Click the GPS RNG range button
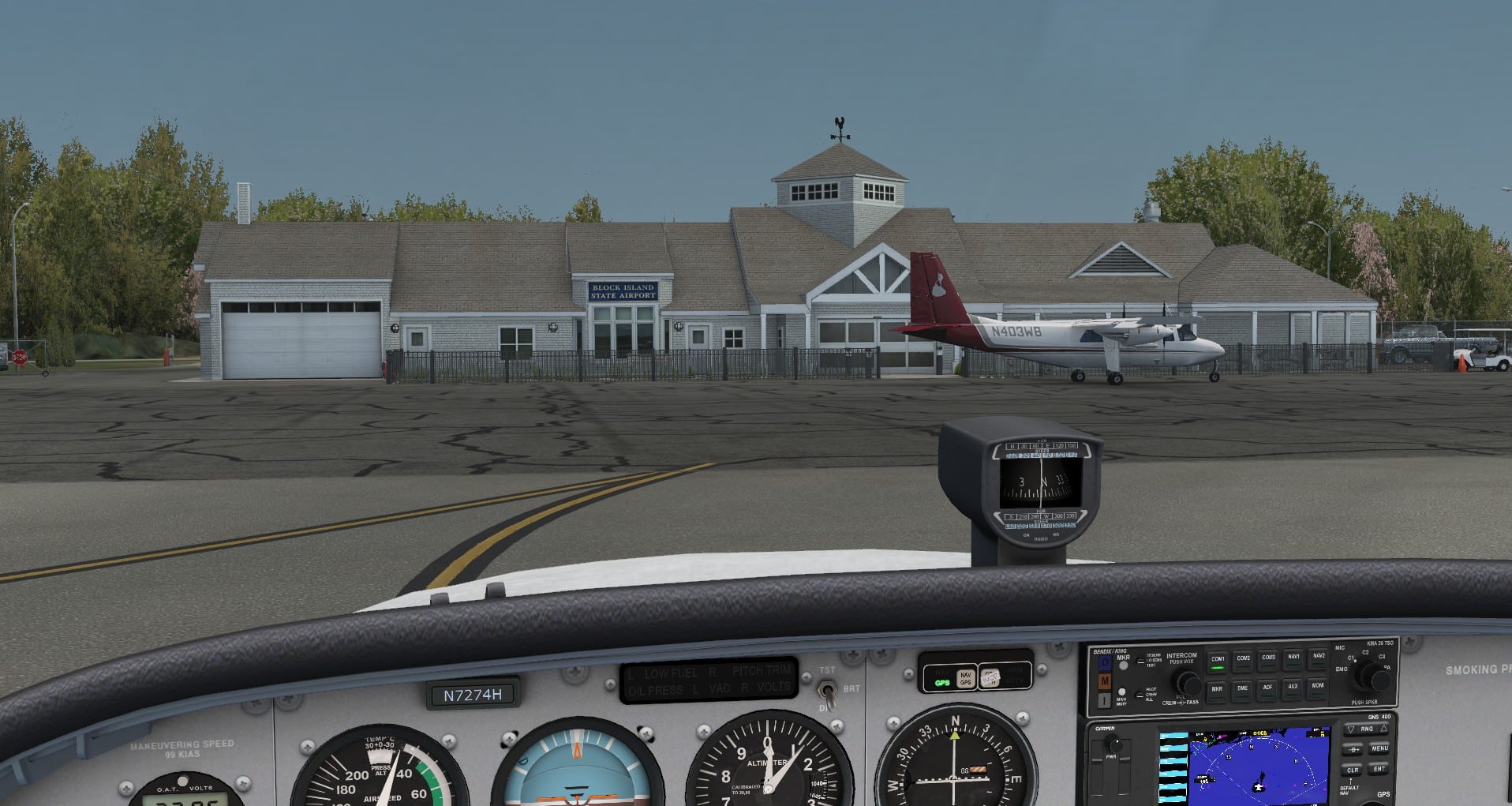 tap(1367, 729)
